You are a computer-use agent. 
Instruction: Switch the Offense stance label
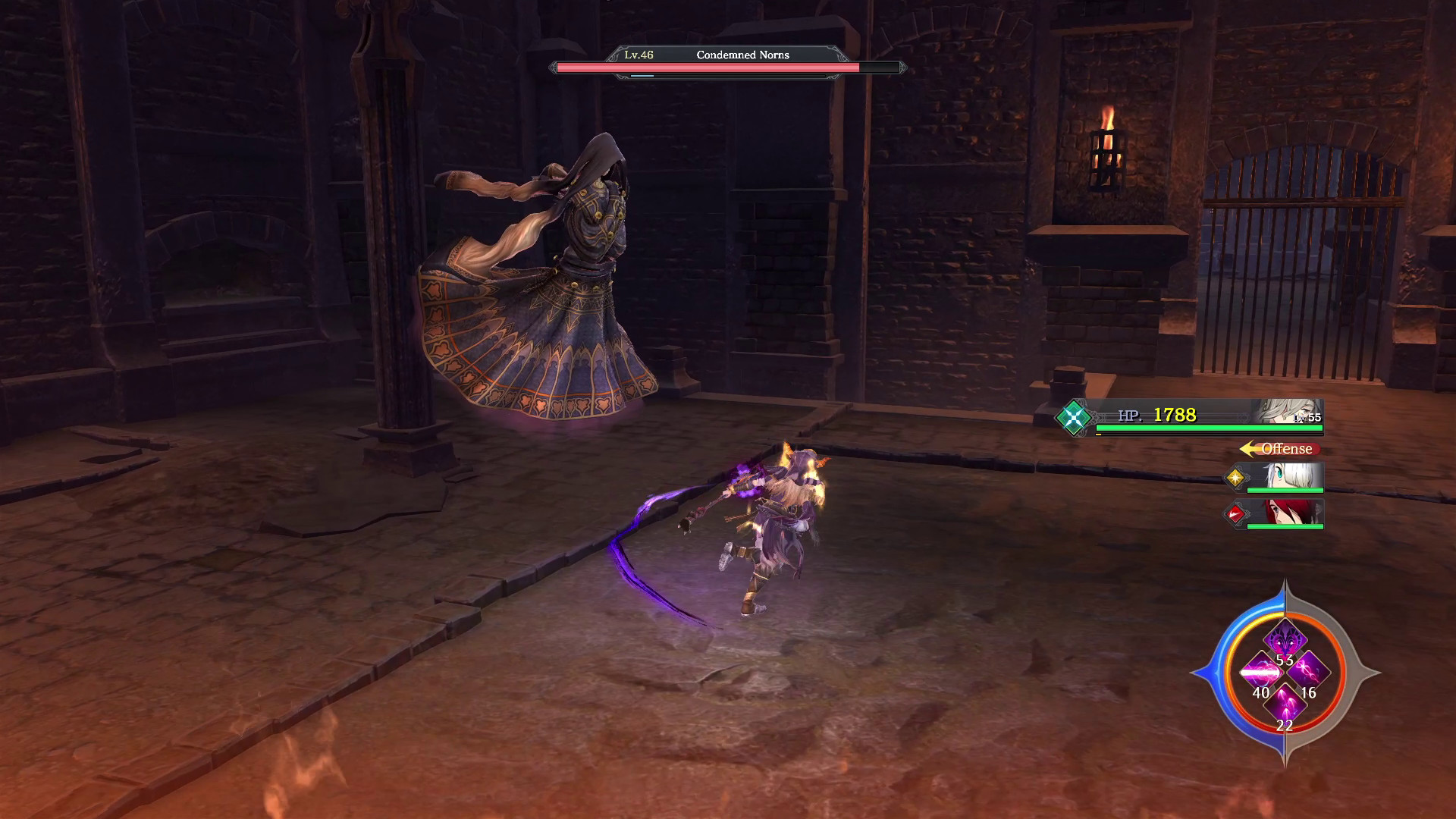pyautogui.click(x=1286, y=448)
